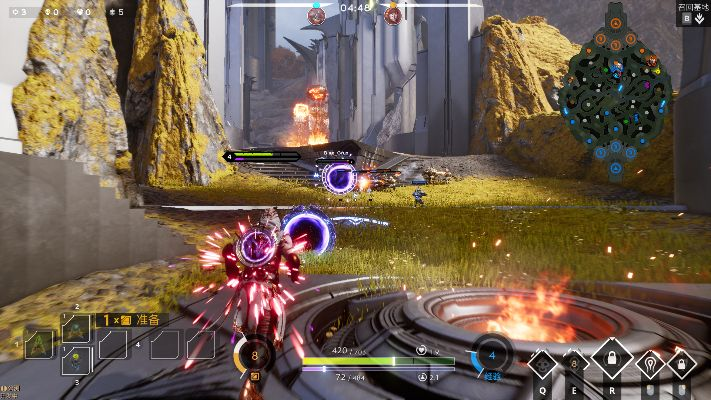Activate the E ability diamond icon
711x400 pixels.
(576, 363)
